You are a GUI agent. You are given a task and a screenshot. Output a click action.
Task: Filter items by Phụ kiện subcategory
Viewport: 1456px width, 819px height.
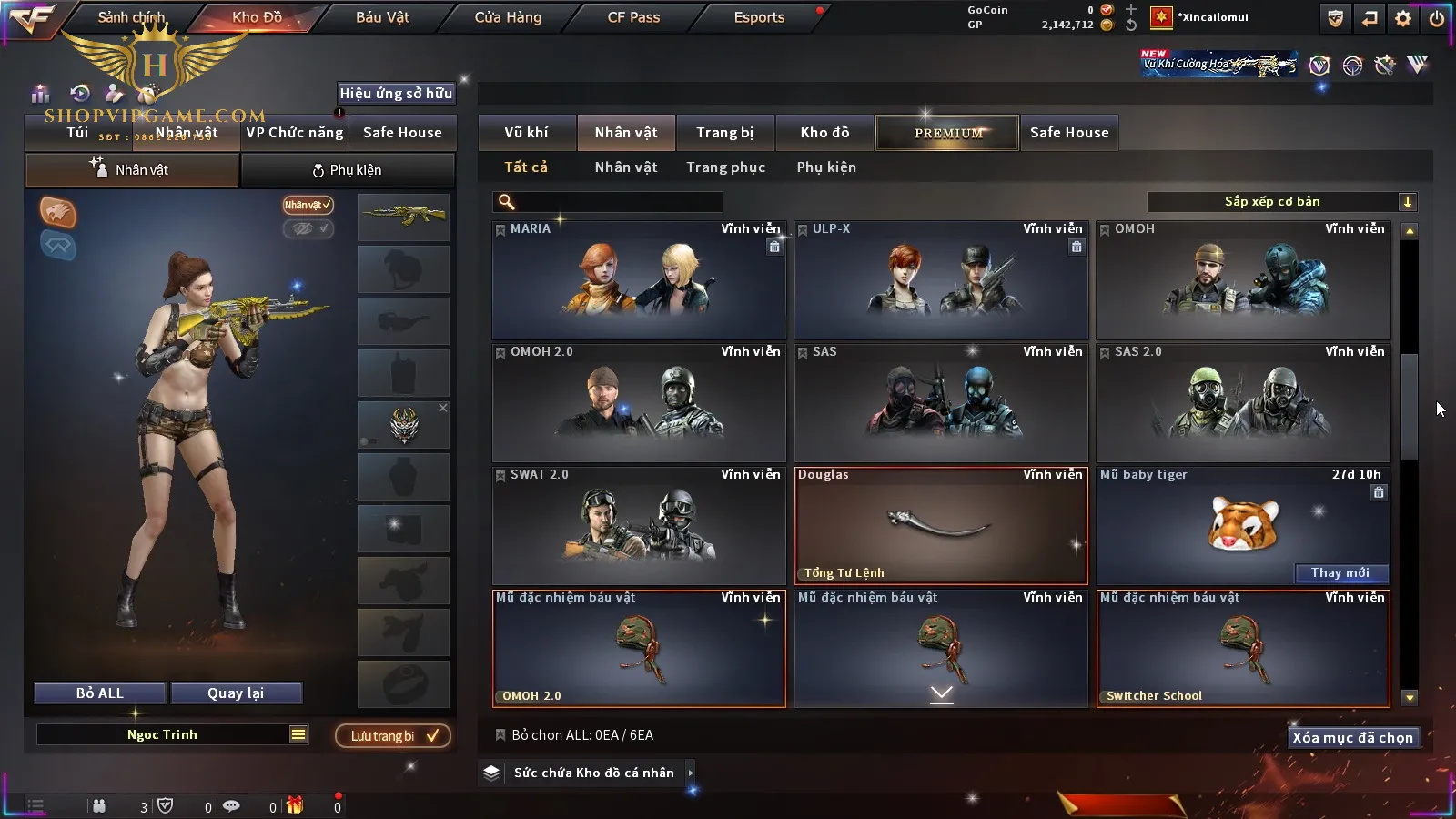(826, 167)
